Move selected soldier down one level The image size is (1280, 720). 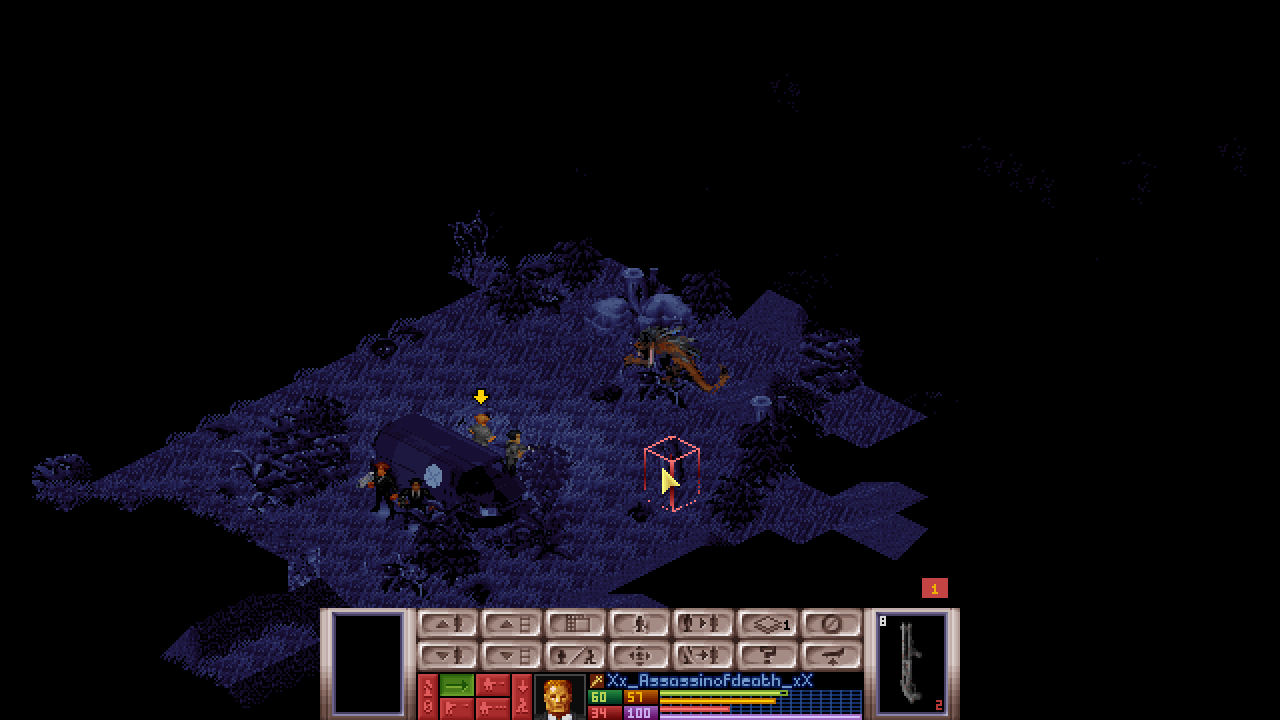pyautogui.click(x=448, y=656)
